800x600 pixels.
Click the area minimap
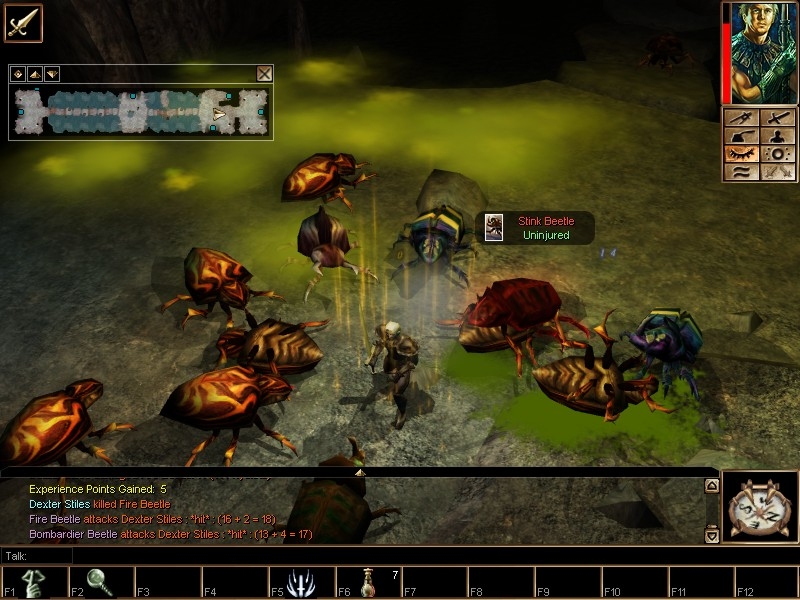click(x=141, y=111)
